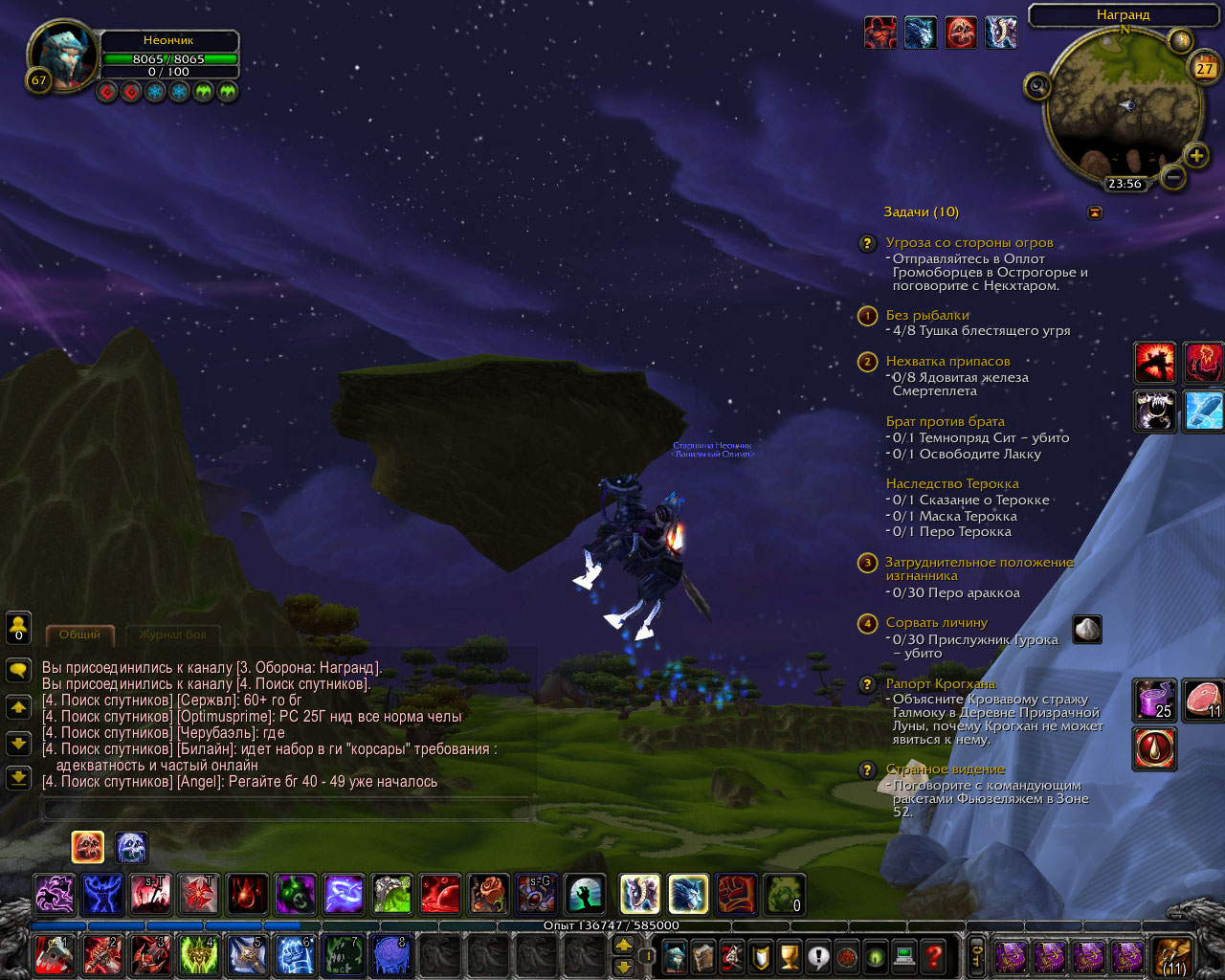This screenshot has height=980, width=1225.
Task: Zoom out the minimap with minus button
Action: 1172,177
